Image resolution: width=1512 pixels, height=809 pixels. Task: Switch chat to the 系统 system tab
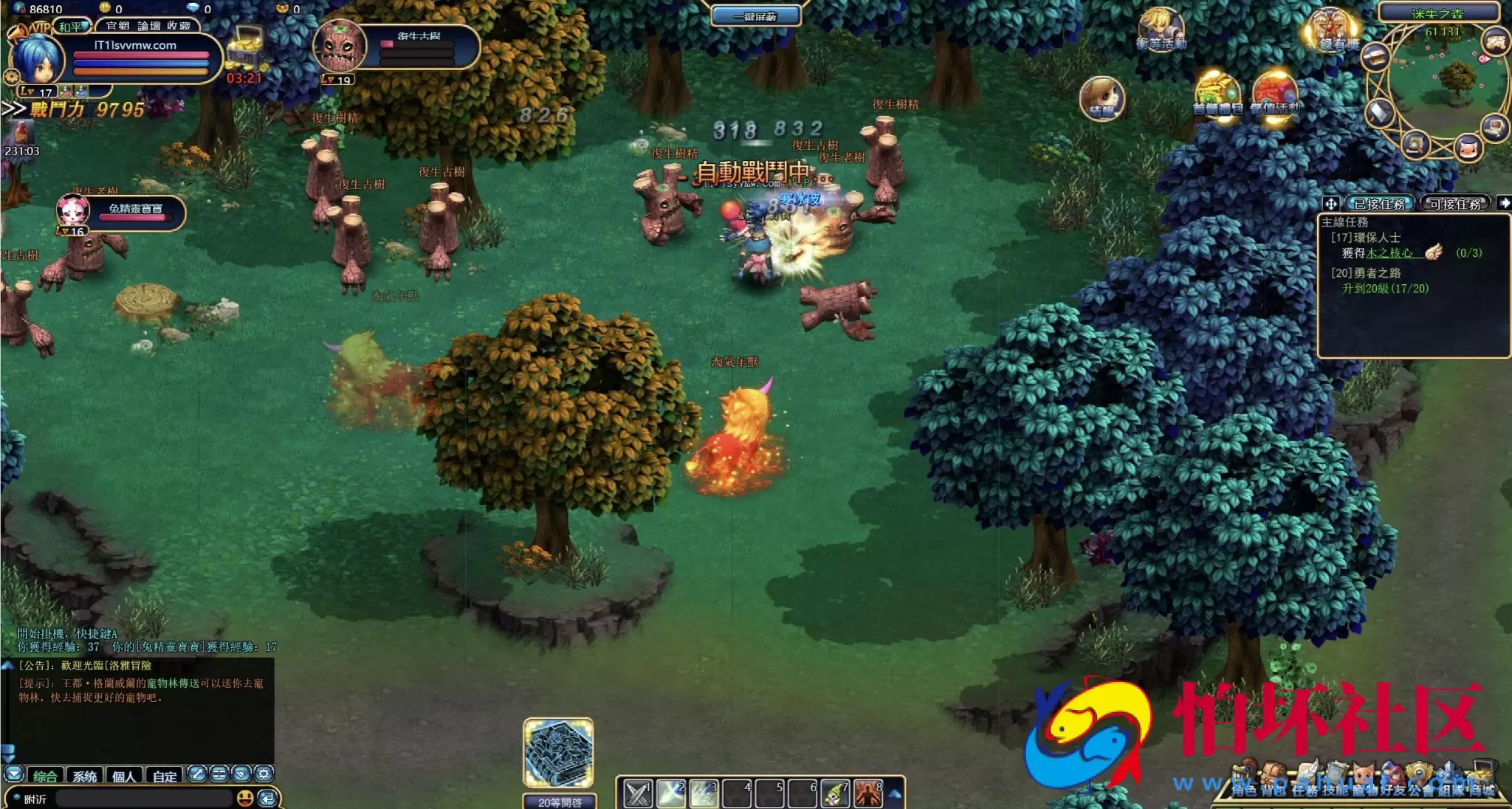pos(85,776)
